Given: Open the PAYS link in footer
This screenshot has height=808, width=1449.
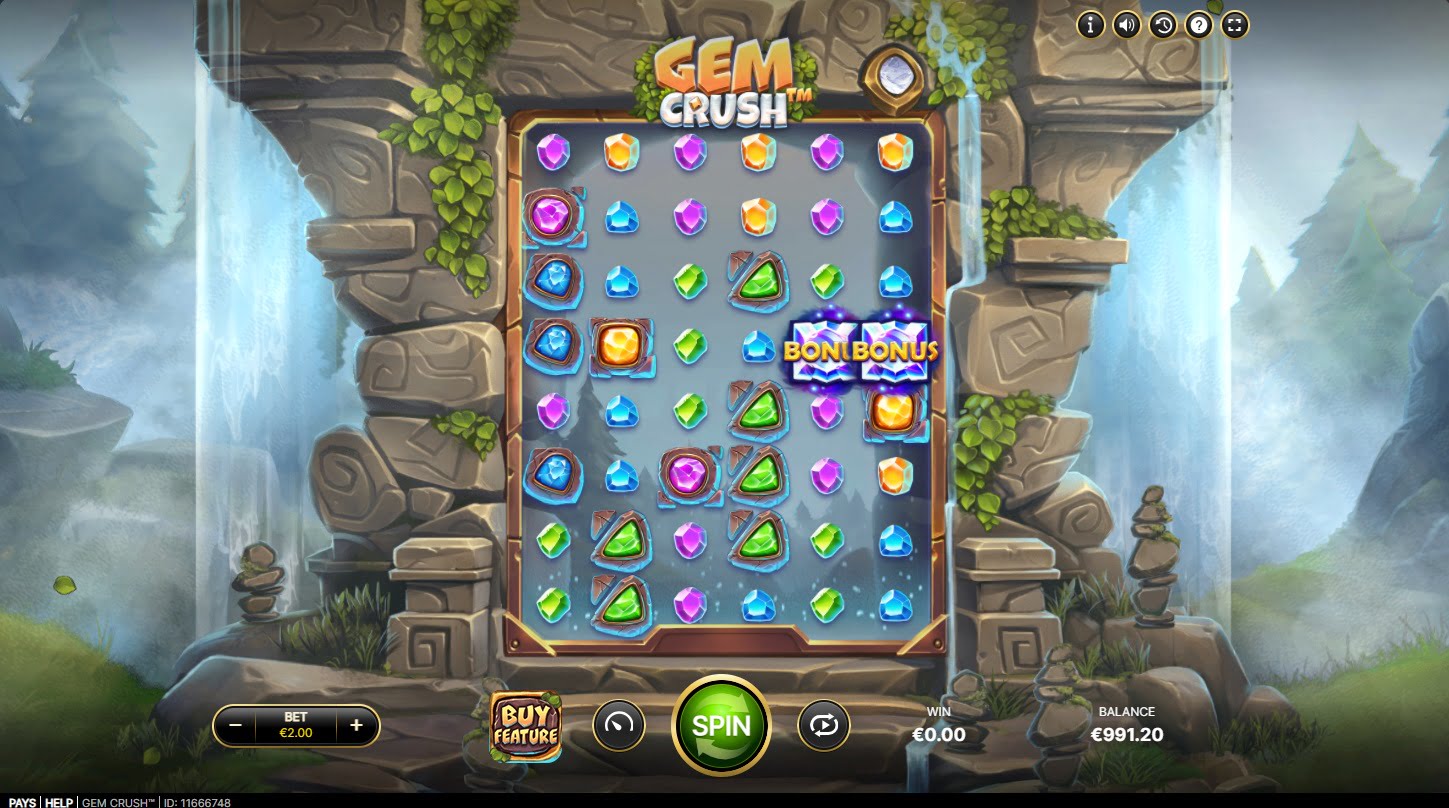Looking at the screenshot, I should click(21, 802).
